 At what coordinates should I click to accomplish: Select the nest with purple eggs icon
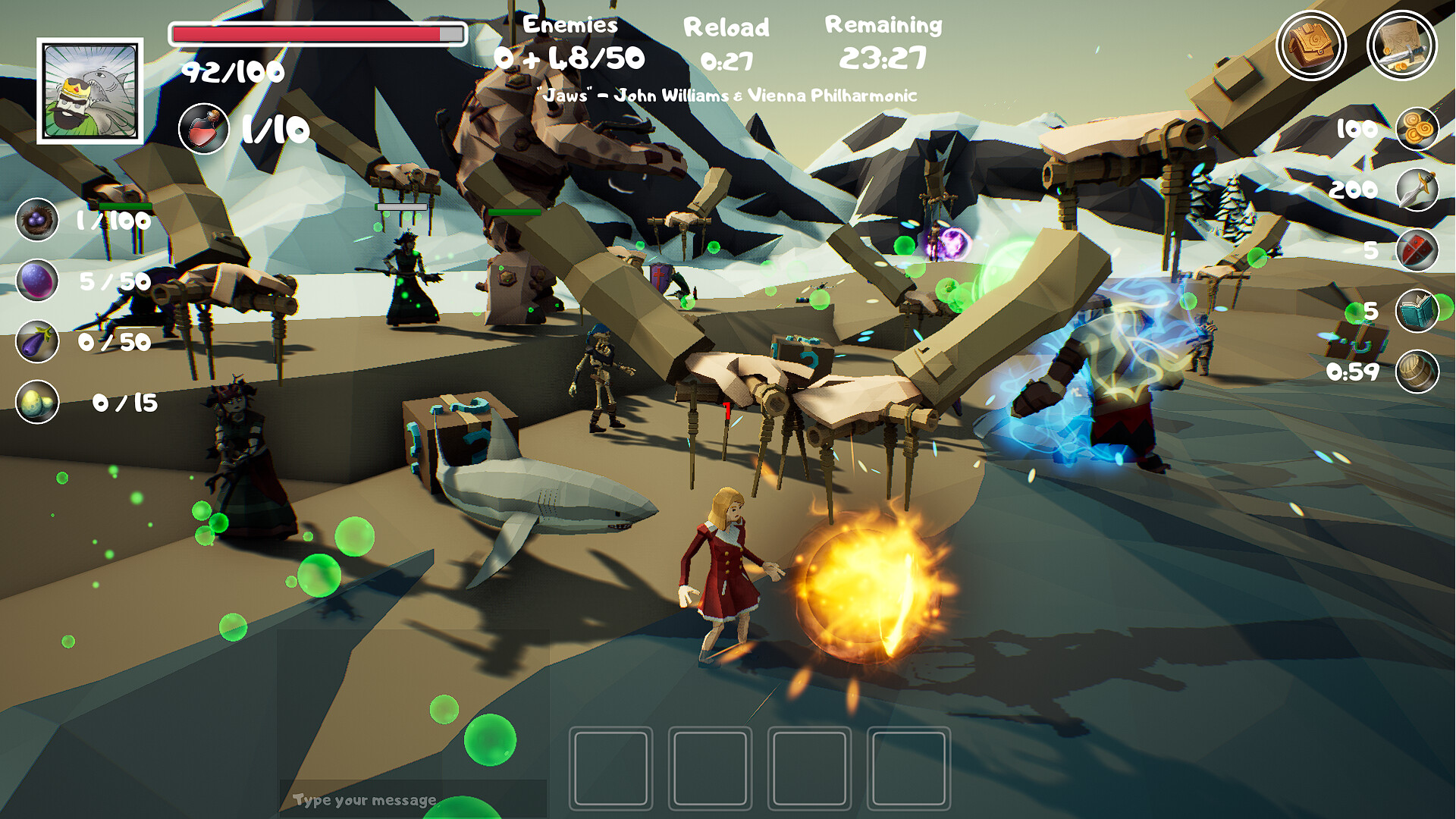(x=37, y=220)
